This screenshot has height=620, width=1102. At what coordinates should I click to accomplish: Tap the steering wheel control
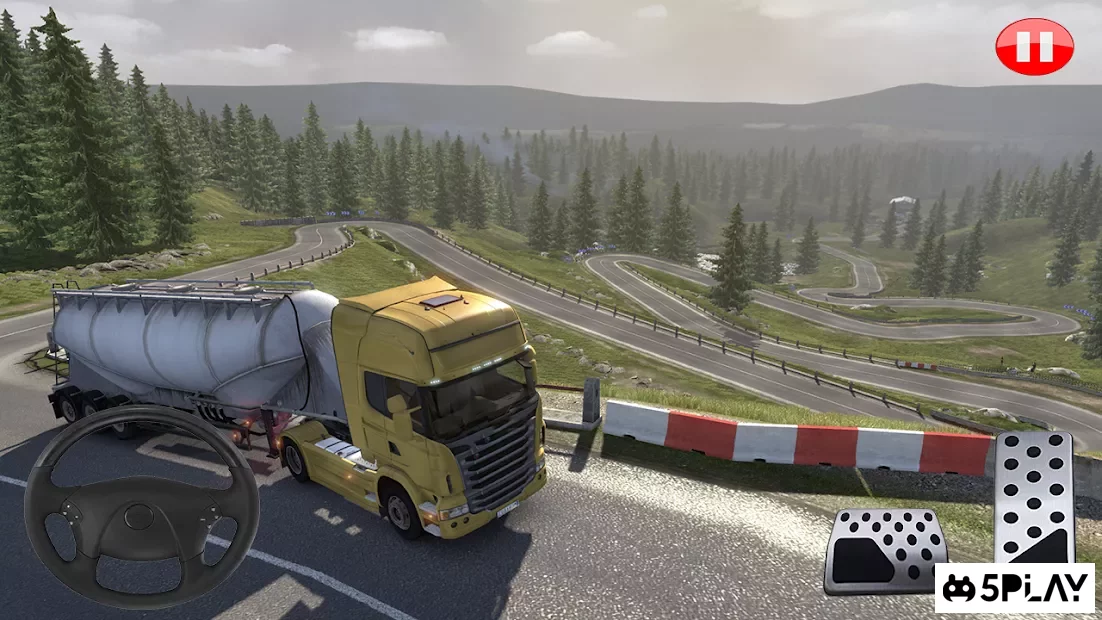(x=141, y=507)
